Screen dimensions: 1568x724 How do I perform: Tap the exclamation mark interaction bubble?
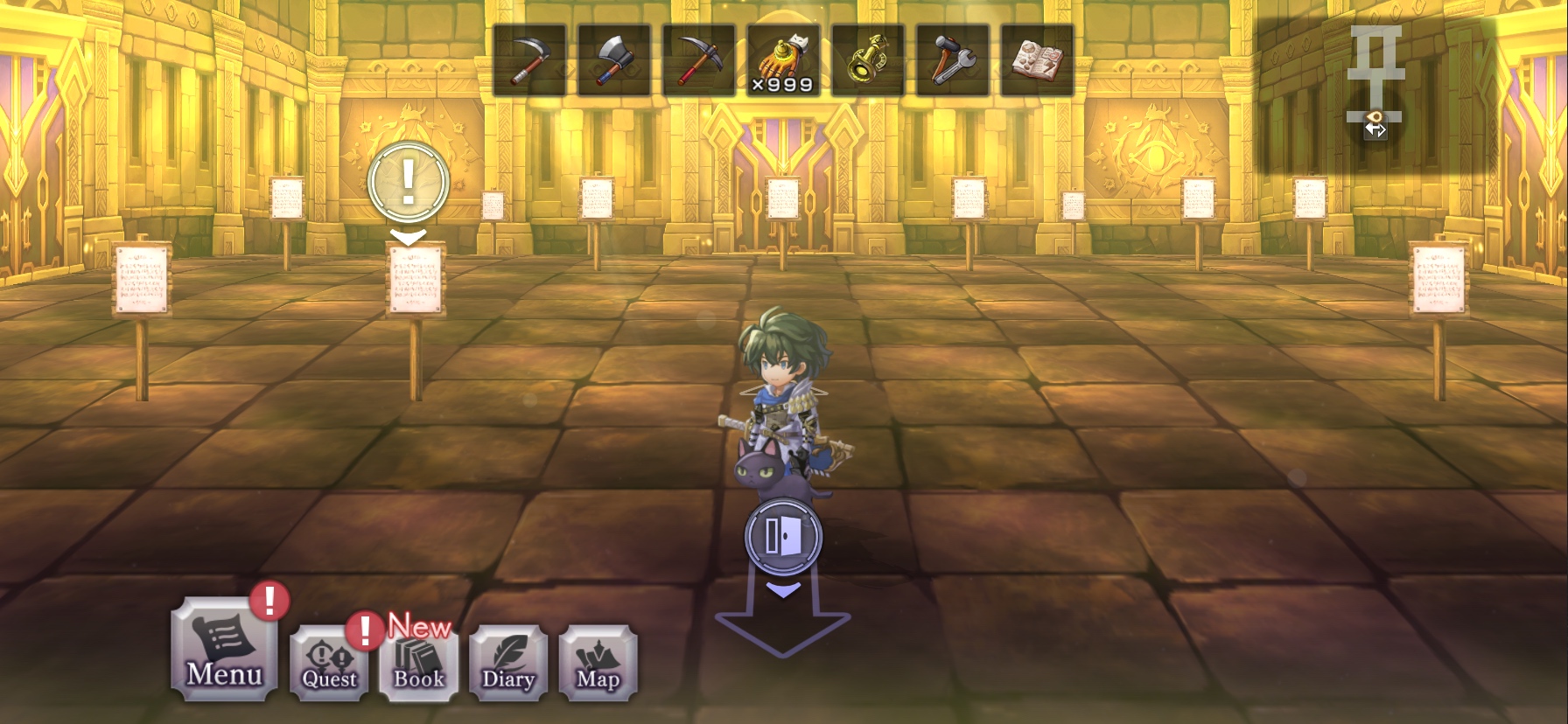click(409, 182)
